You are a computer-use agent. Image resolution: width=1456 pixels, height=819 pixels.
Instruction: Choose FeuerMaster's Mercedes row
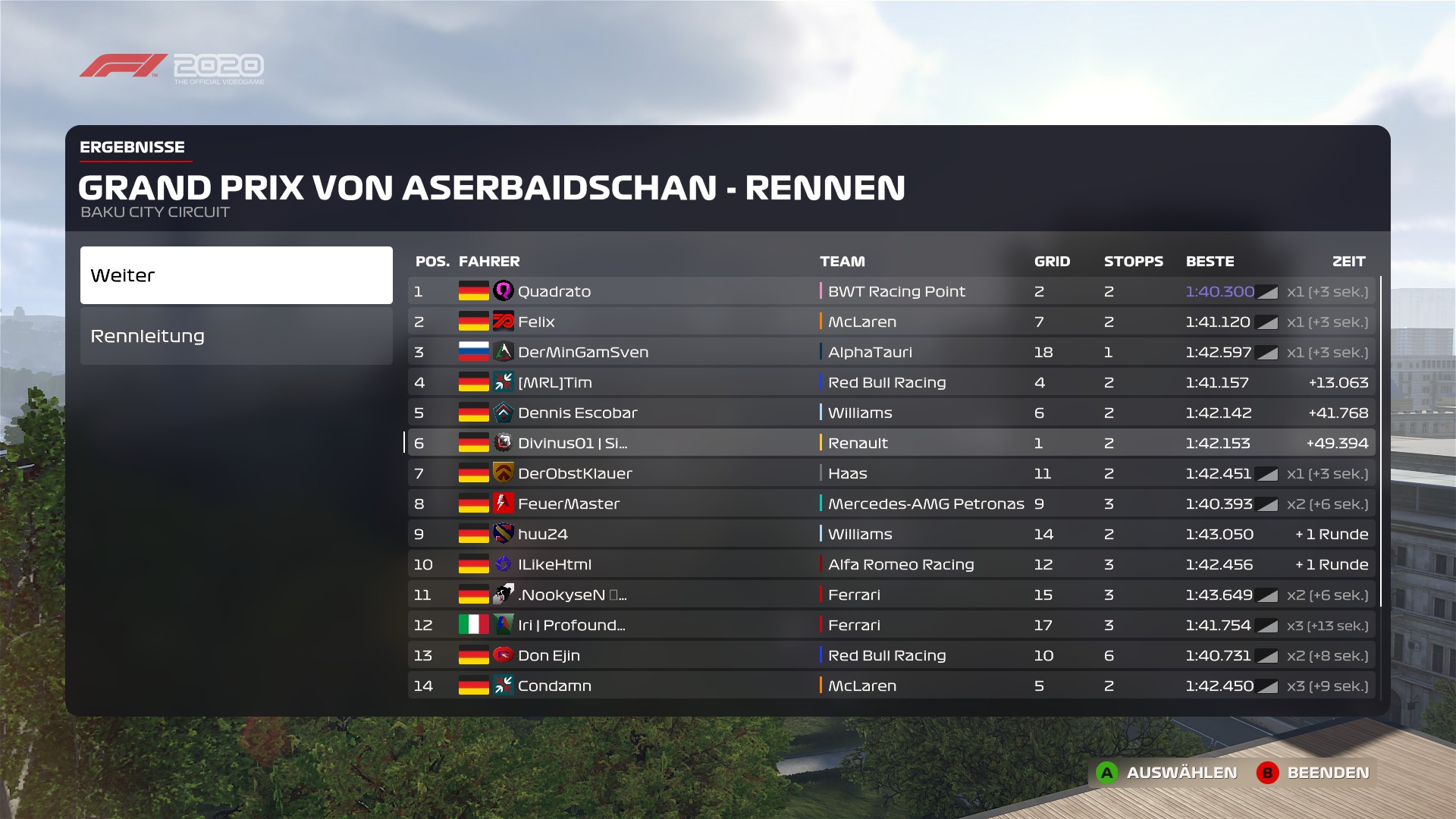[891, 504]
